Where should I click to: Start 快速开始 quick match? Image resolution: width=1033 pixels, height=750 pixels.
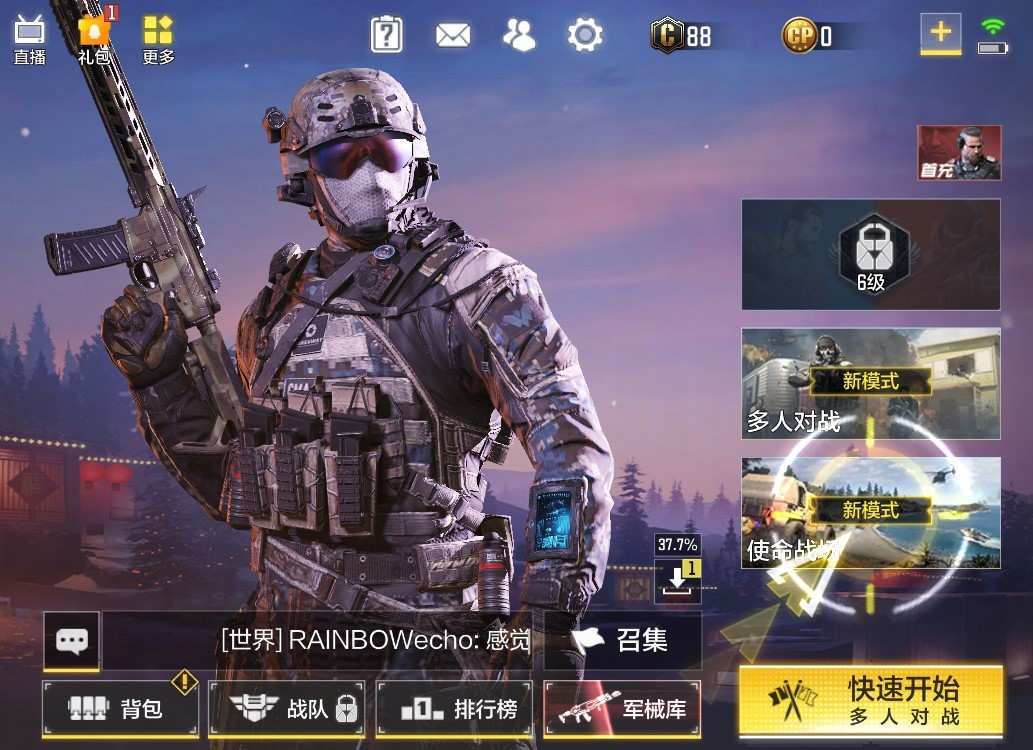click(870, 701)
